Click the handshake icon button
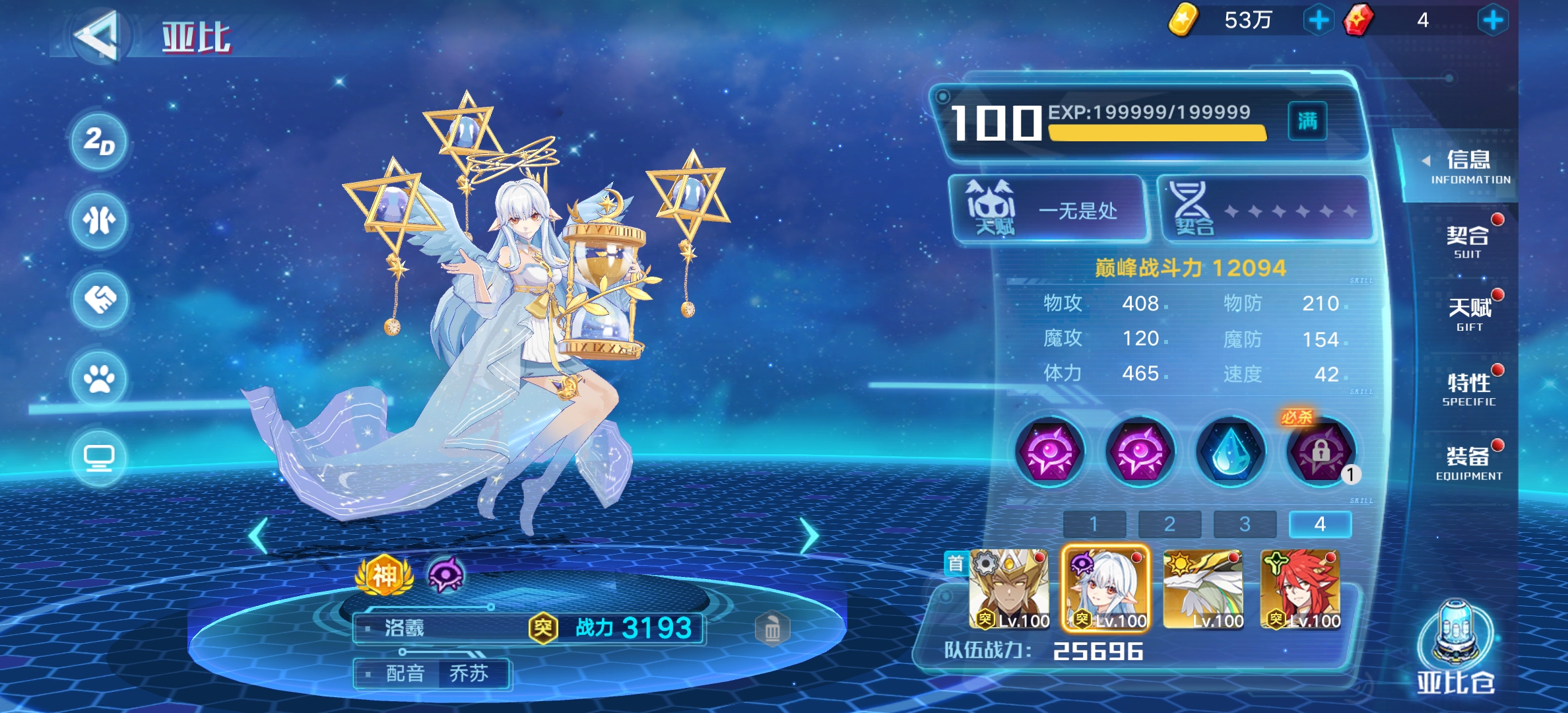Viewport: 1568px width, 713px height. pos(99,300)
